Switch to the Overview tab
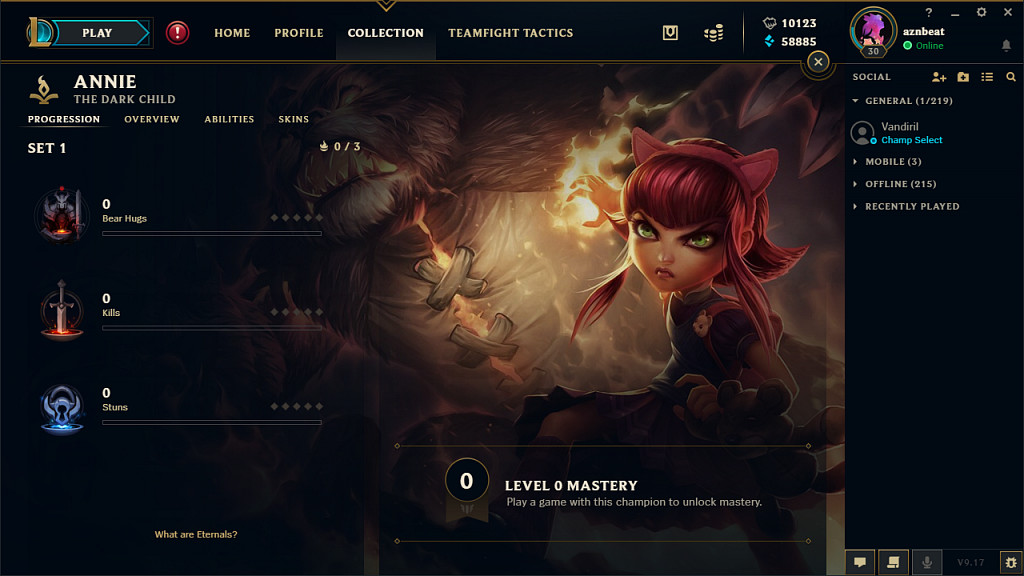The width and height of the screenshot is (1024, 576). tap(152, 119)
